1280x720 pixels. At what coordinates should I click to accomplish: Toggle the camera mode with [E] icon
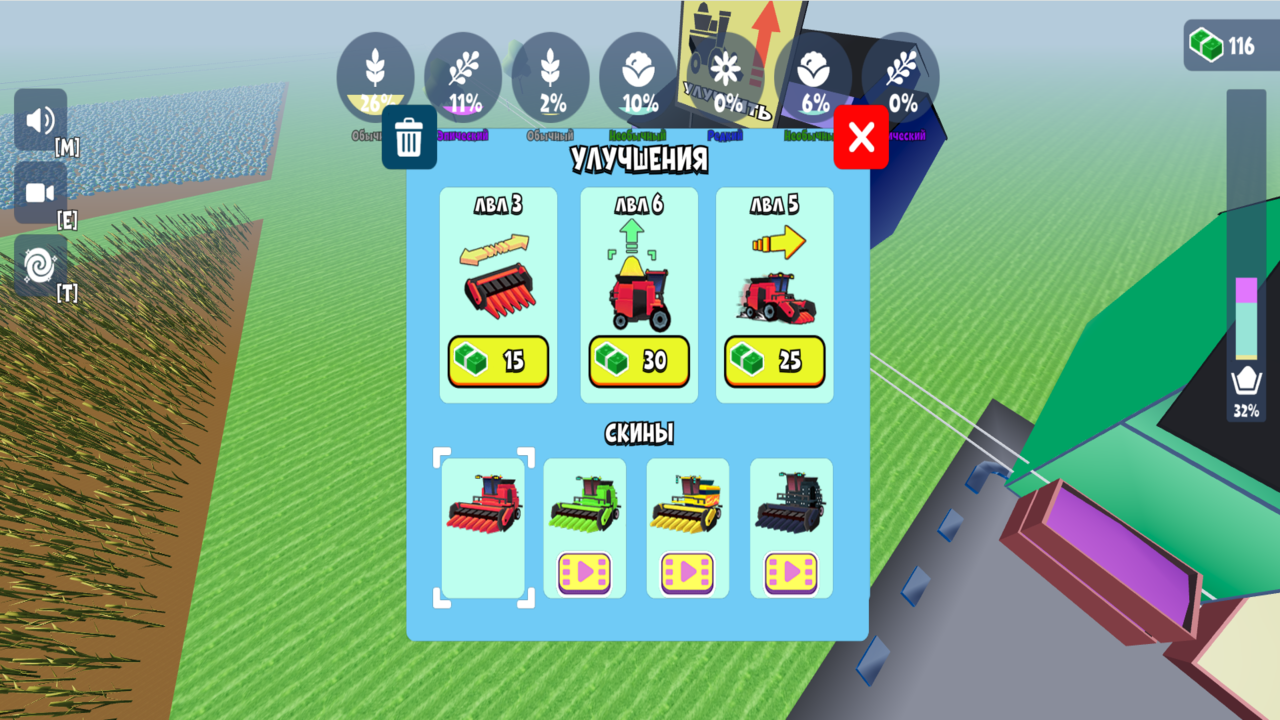[39, 192]
